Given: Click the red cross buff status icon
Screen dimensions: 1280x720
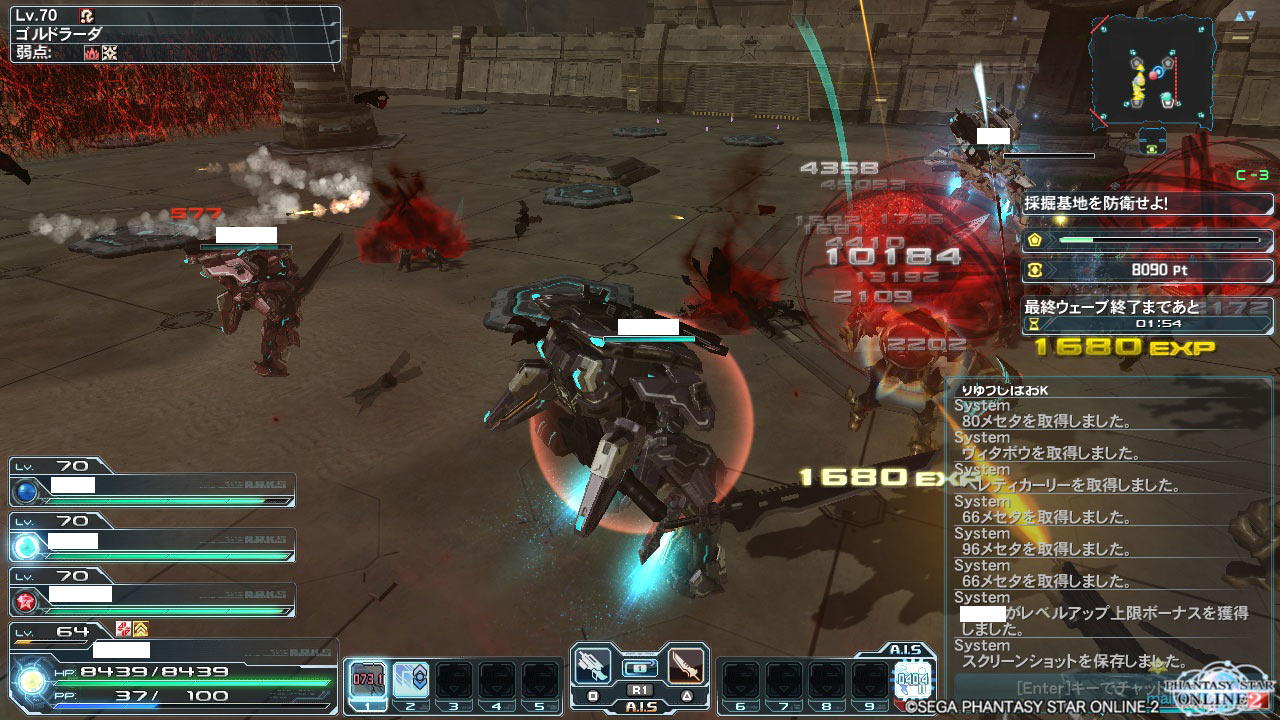Looking at the screenshot, I should click(x=124, y=629).
